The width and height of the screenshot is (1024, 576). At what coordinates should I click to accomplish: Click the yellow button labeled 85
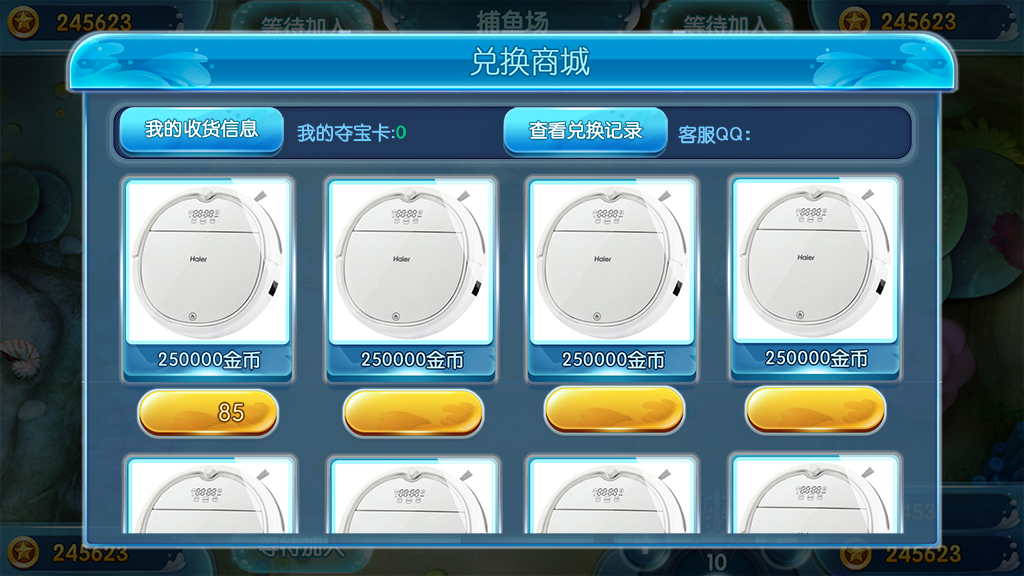(208, 412)
